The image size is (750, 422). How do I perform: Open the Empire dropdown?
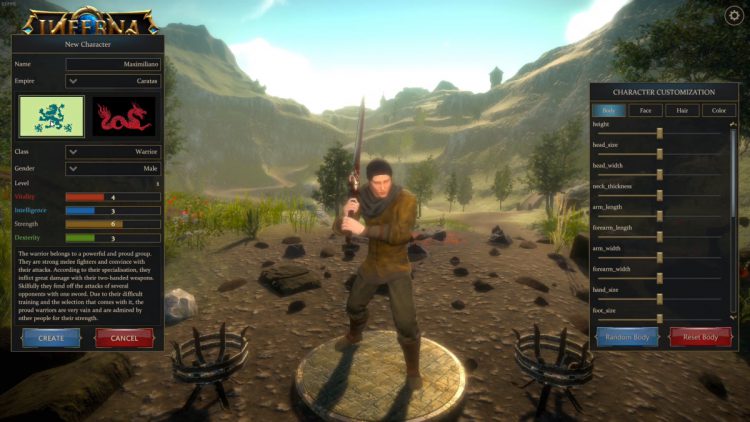112,81
